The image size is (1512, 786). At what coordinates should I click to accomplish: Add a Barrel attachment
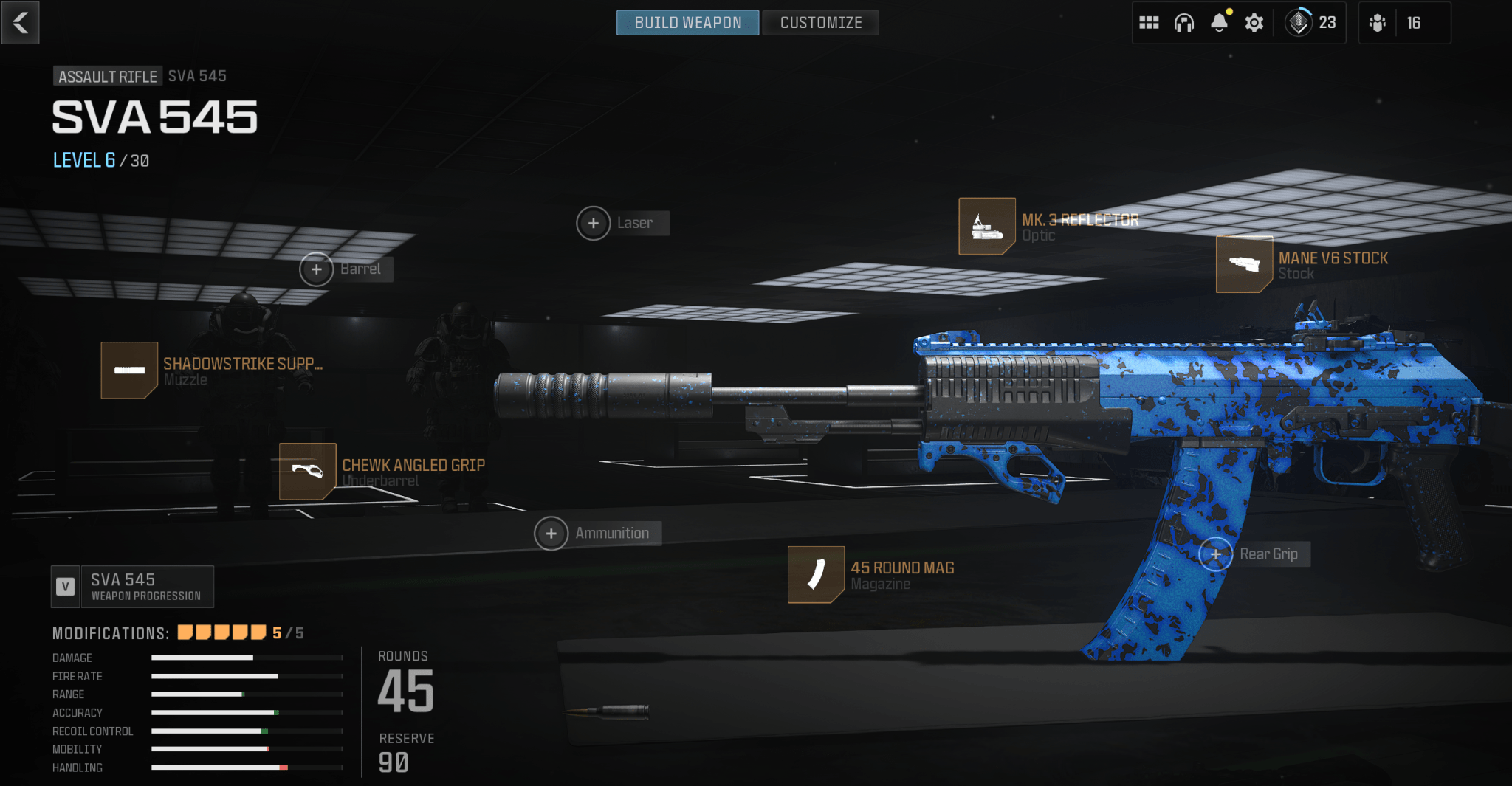317,269
